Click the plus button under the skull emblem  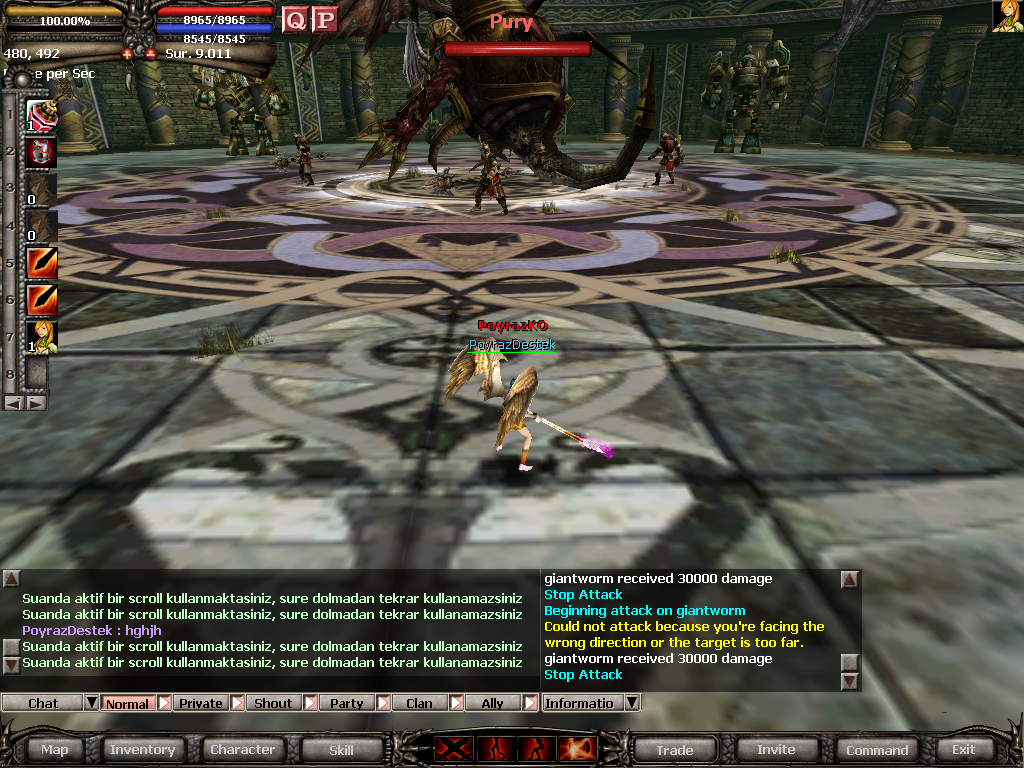(x=128, y=54)
